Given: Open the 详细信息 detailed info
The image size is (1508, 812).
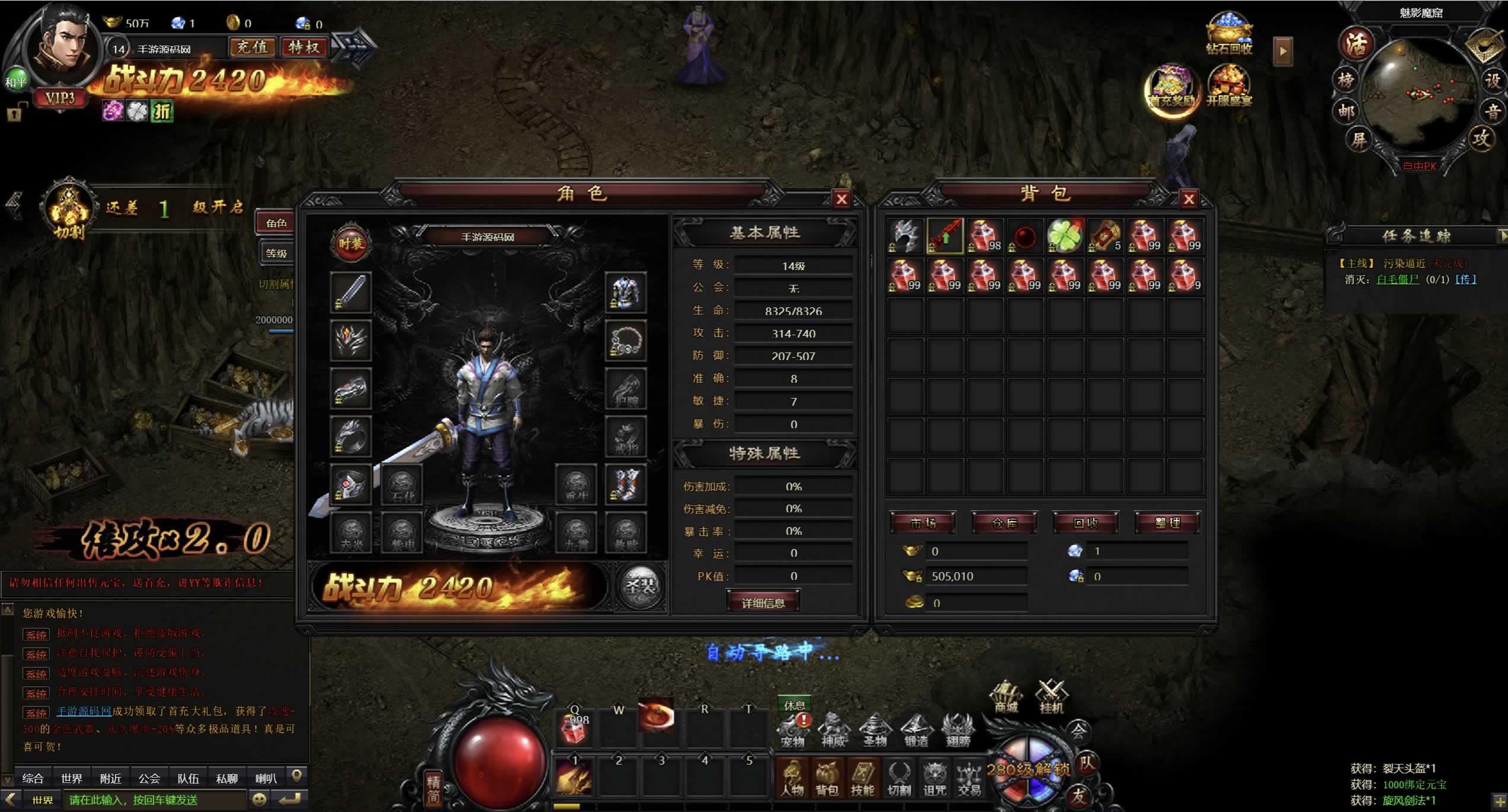Looking at the screenshot, I should [x=763, y=602].
